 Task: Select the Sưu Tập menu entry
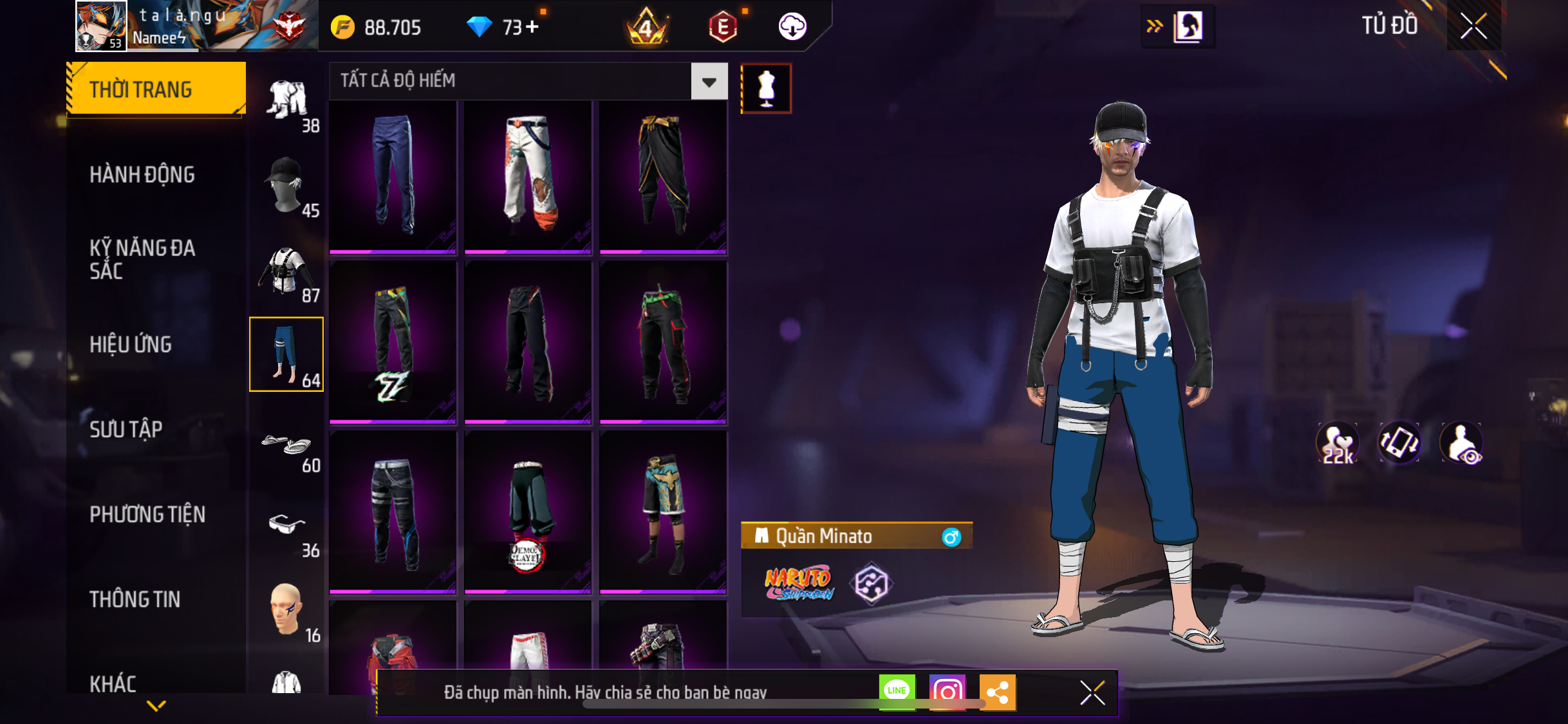pos(126,429)
